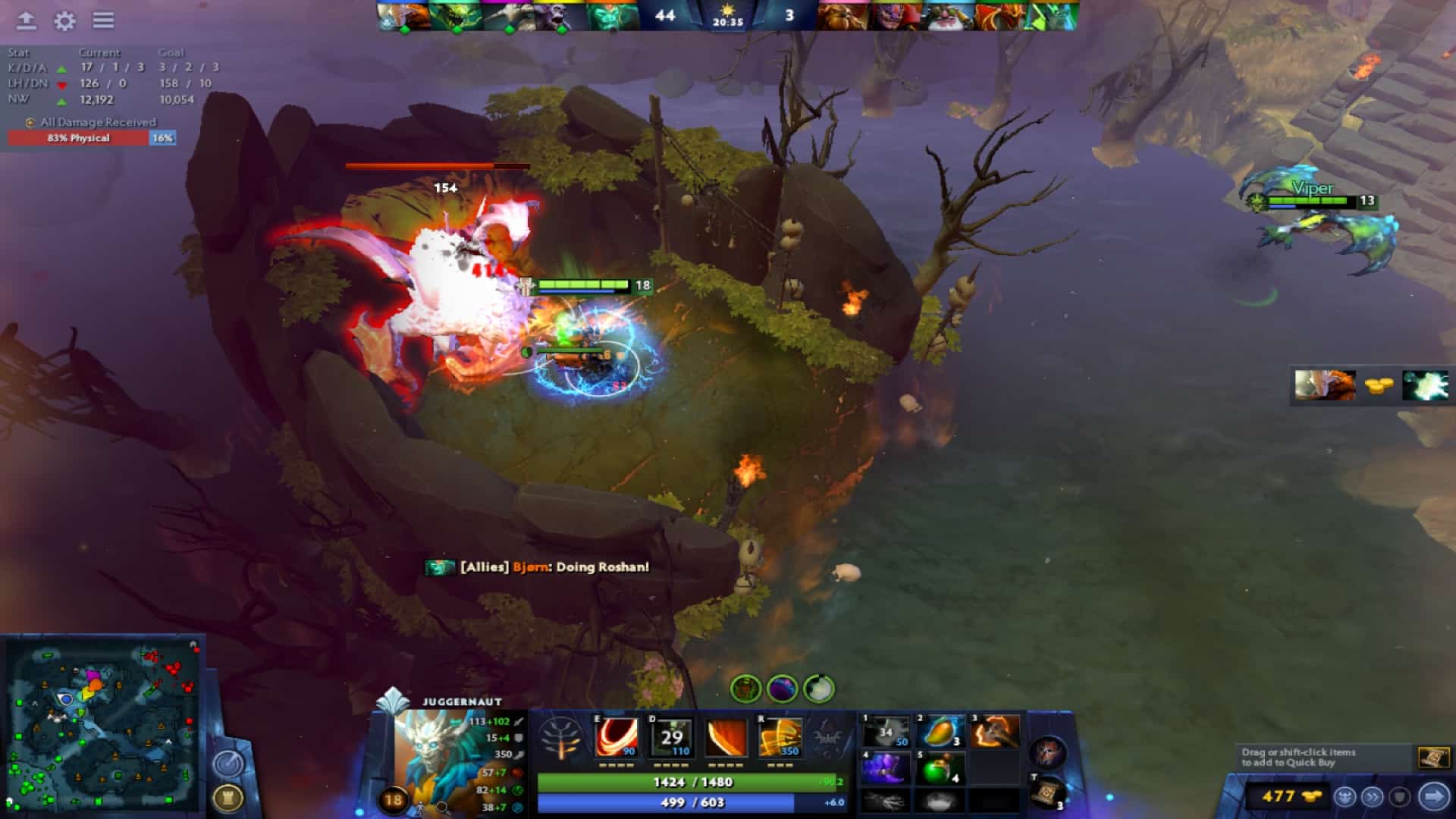Select Viper's hero portrait in the top bar
Viewport: 1456px width, 819px height.
point(1054,17)
